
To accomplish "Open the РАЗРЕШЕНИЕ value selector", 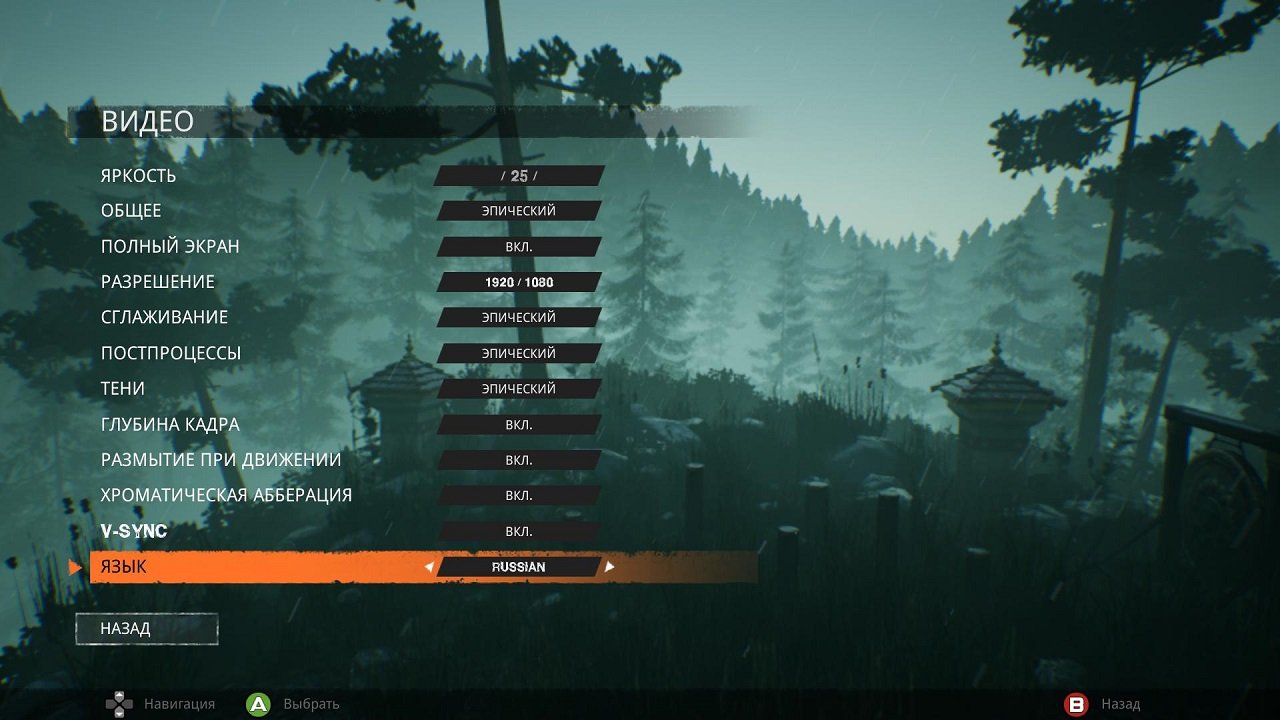I will coord(517,281).
